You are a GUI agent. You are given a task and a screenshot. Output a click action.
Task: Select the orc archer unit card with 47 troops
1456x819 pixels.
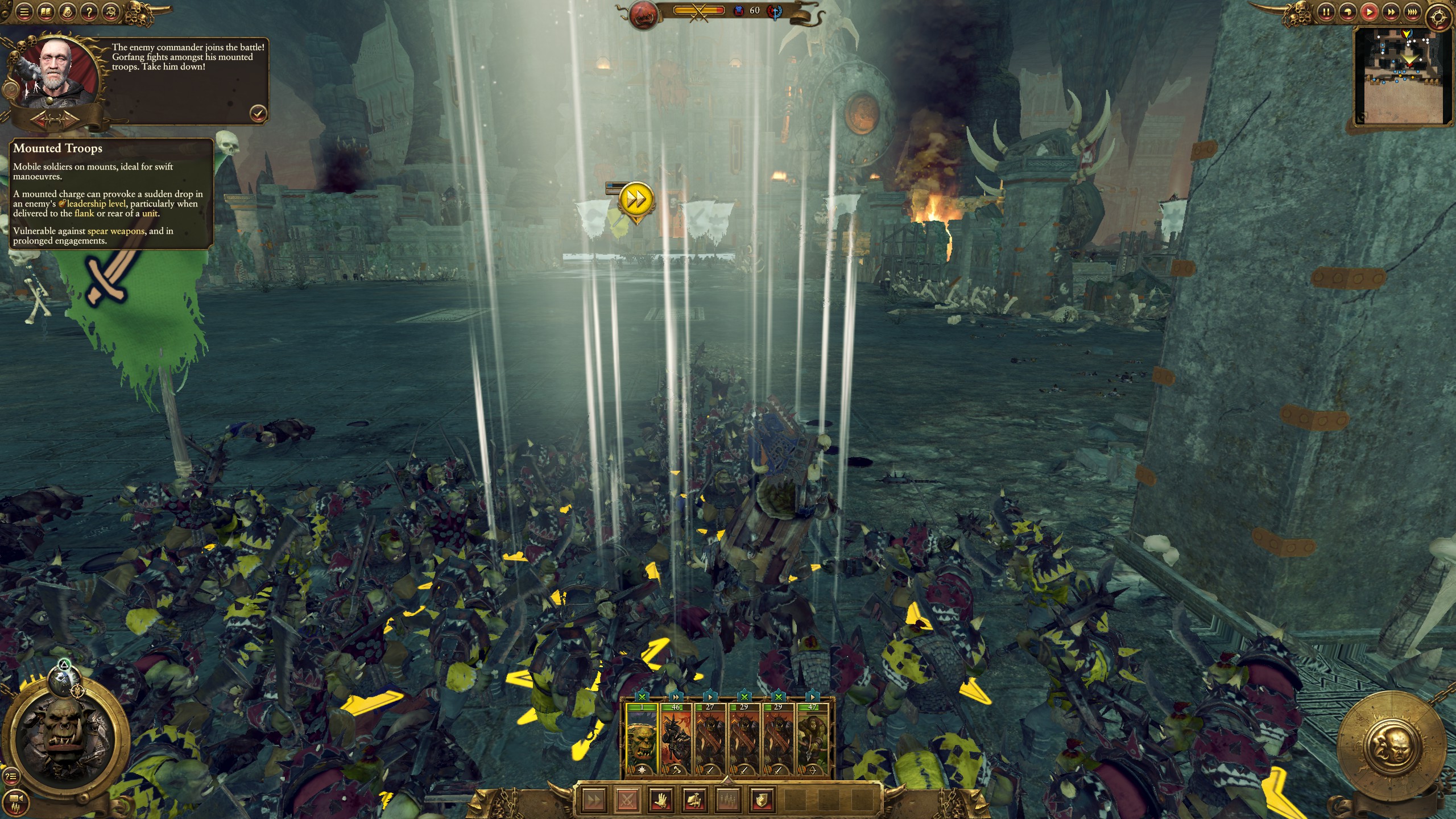point(812,739)
